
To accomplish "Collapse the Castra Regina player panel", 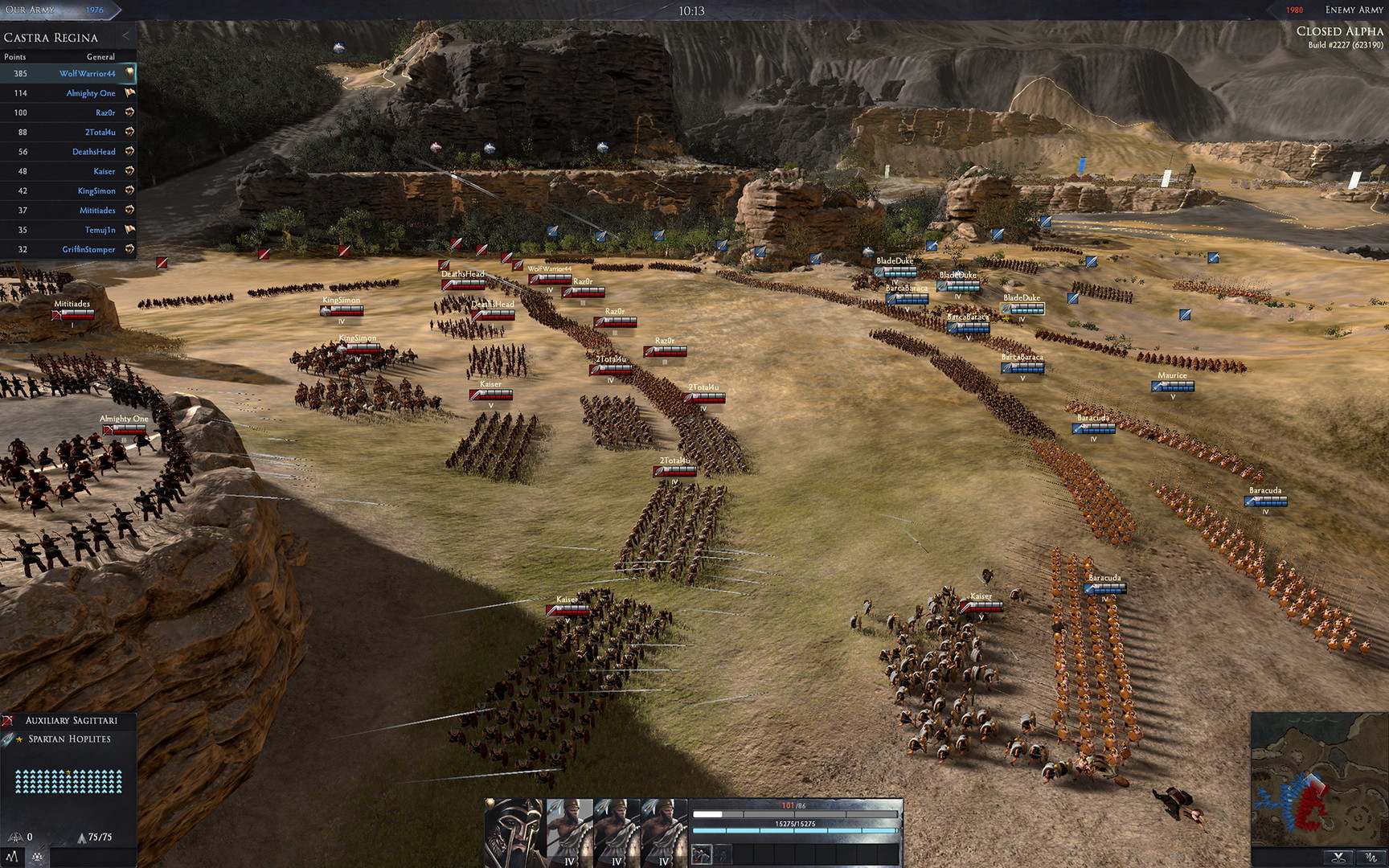I will click(x=125, y=35).
